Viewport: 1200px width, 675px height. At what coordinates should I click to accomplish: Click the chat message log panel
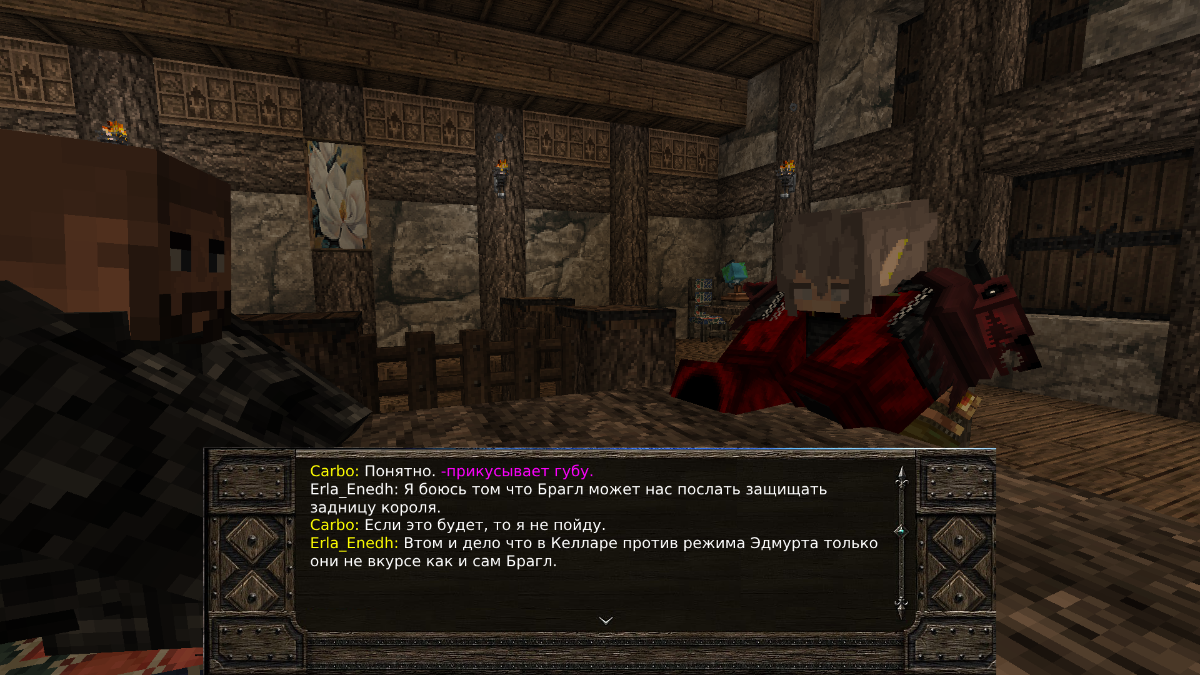point(596,540)
